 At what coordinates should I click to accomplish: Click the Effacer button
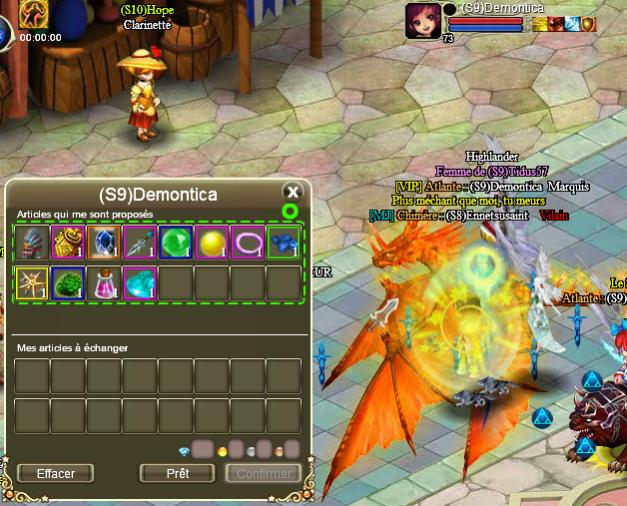(55, 473)
